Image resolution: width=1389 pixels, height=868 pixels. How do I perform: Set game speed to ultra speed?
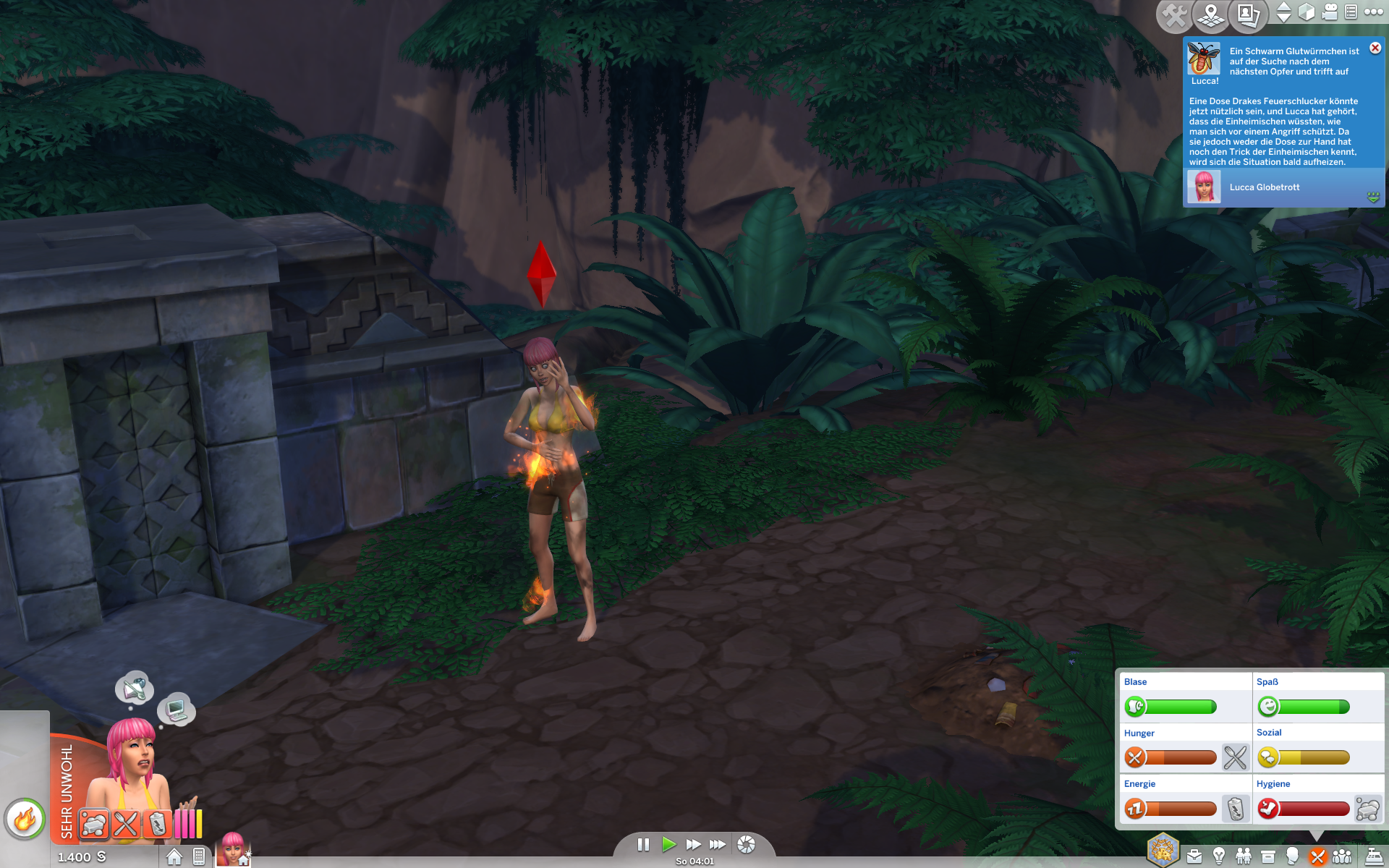[718, 844]
